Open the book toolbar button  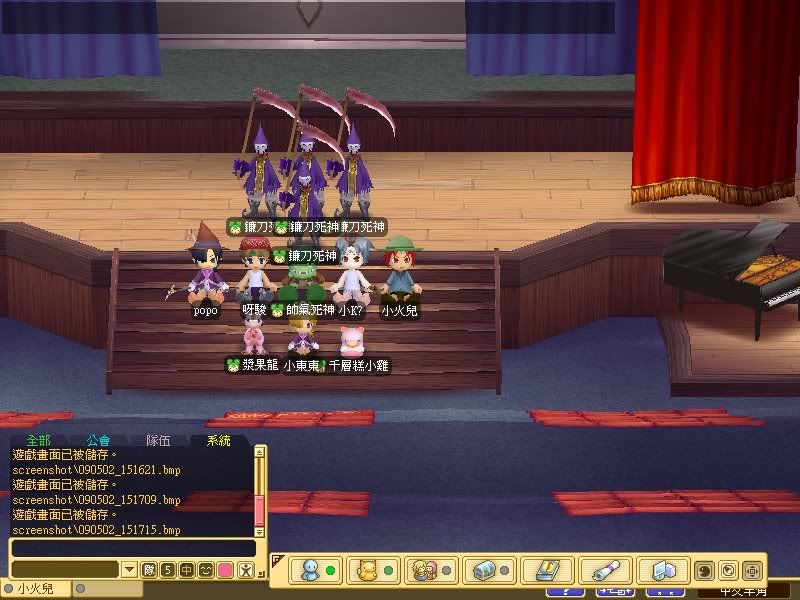pyautogui.click(x=544, y=570)
